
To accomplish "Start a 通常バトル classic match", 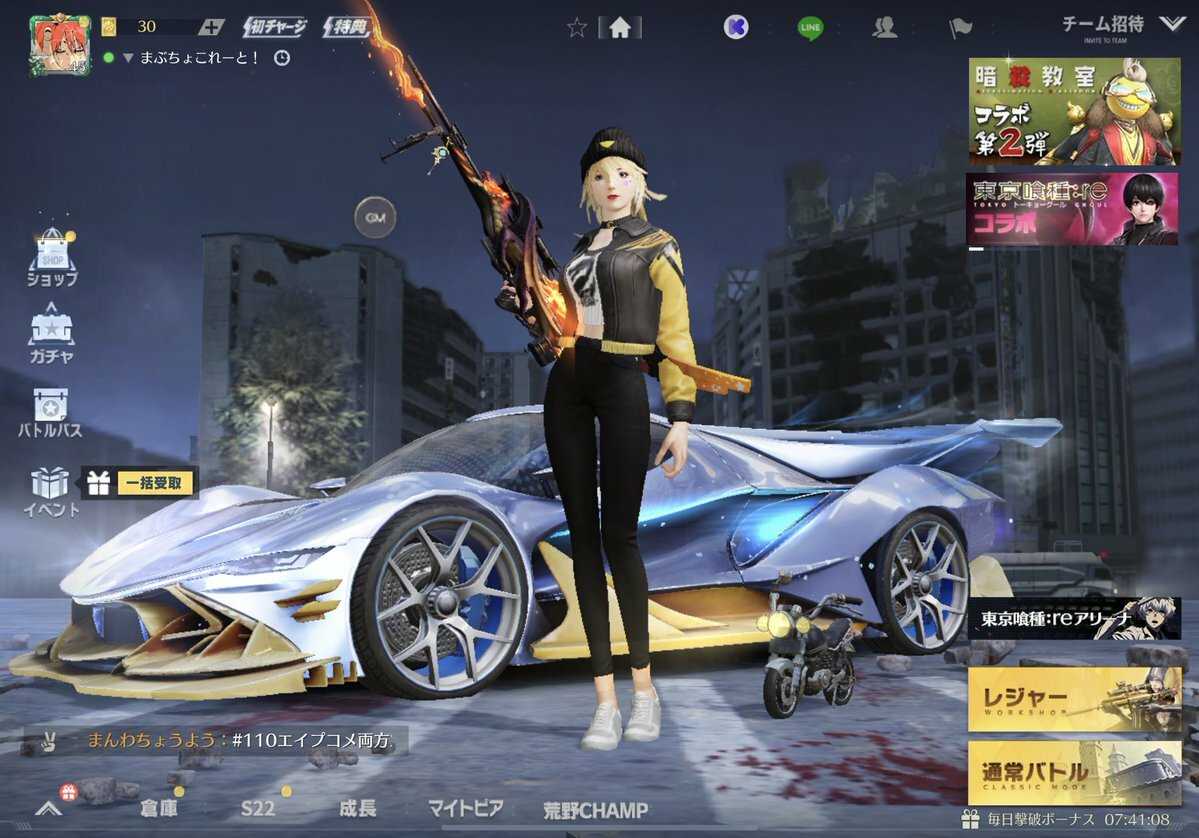I will pyautogui.click(x=1074, y=773).
